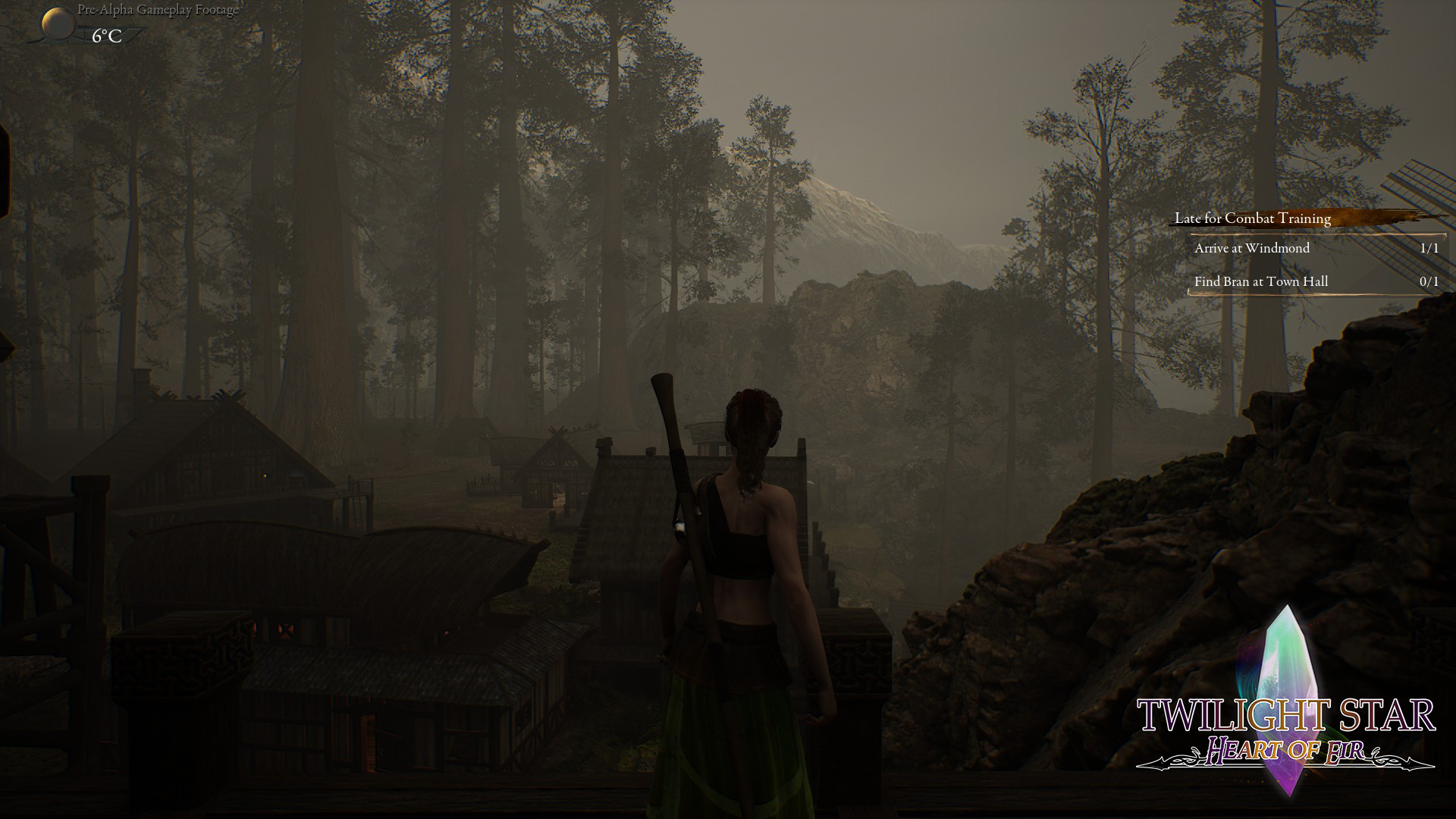The height and width of the screenshot is (819, 1456).
Task: Collapse the Late for Combat Training quest entry
Action: [1252, 218]
